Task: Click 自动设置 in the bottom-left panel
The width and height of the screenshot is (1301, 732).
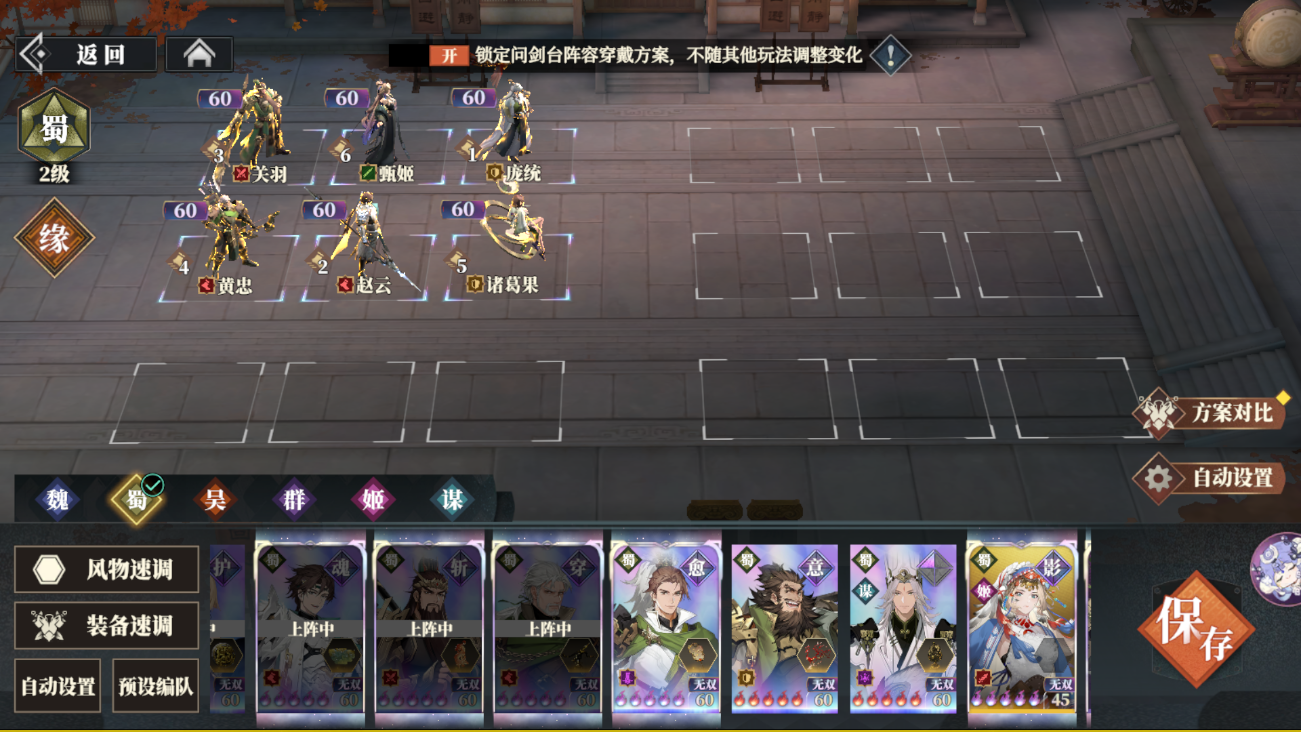Action: point(57,684)
